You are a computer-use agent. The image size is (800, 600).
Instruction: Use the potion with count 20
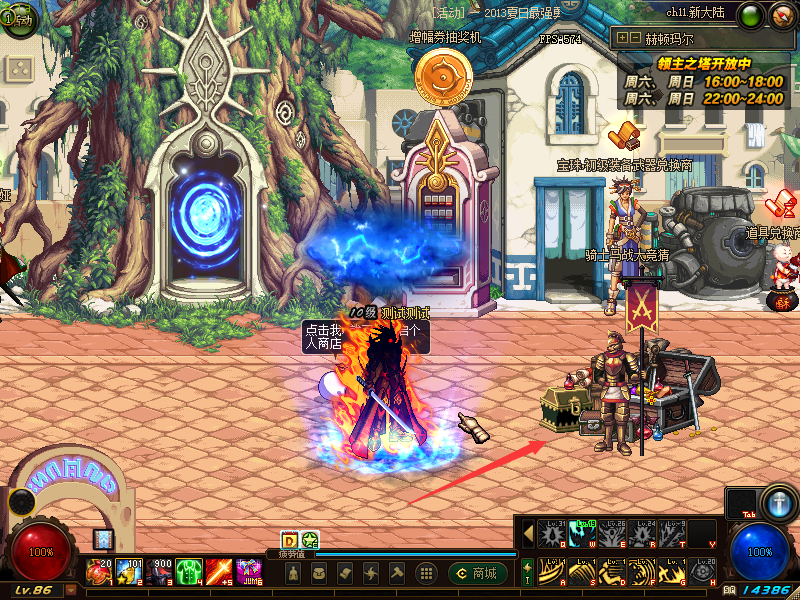(100, 572)
